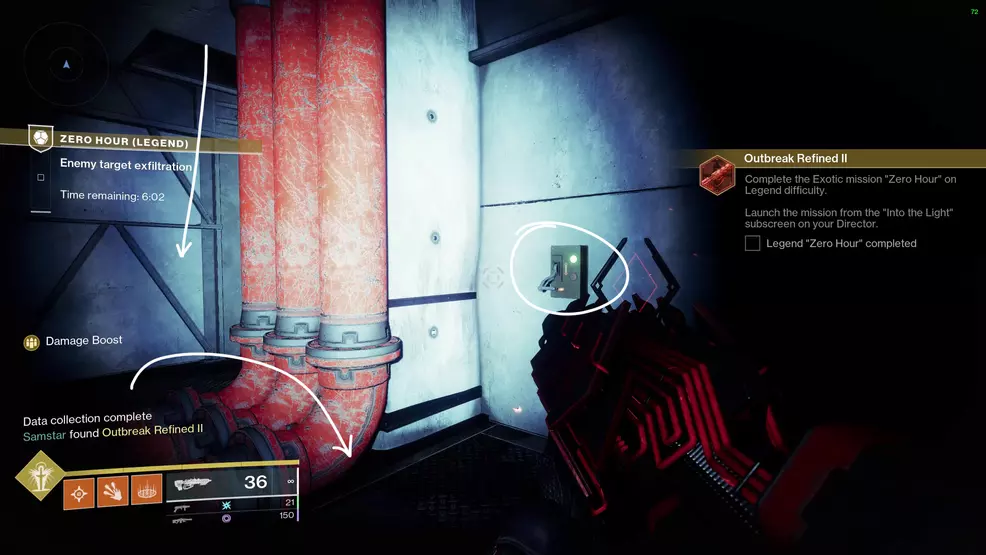Click the Damage Boost buff icon

[32, 342]
